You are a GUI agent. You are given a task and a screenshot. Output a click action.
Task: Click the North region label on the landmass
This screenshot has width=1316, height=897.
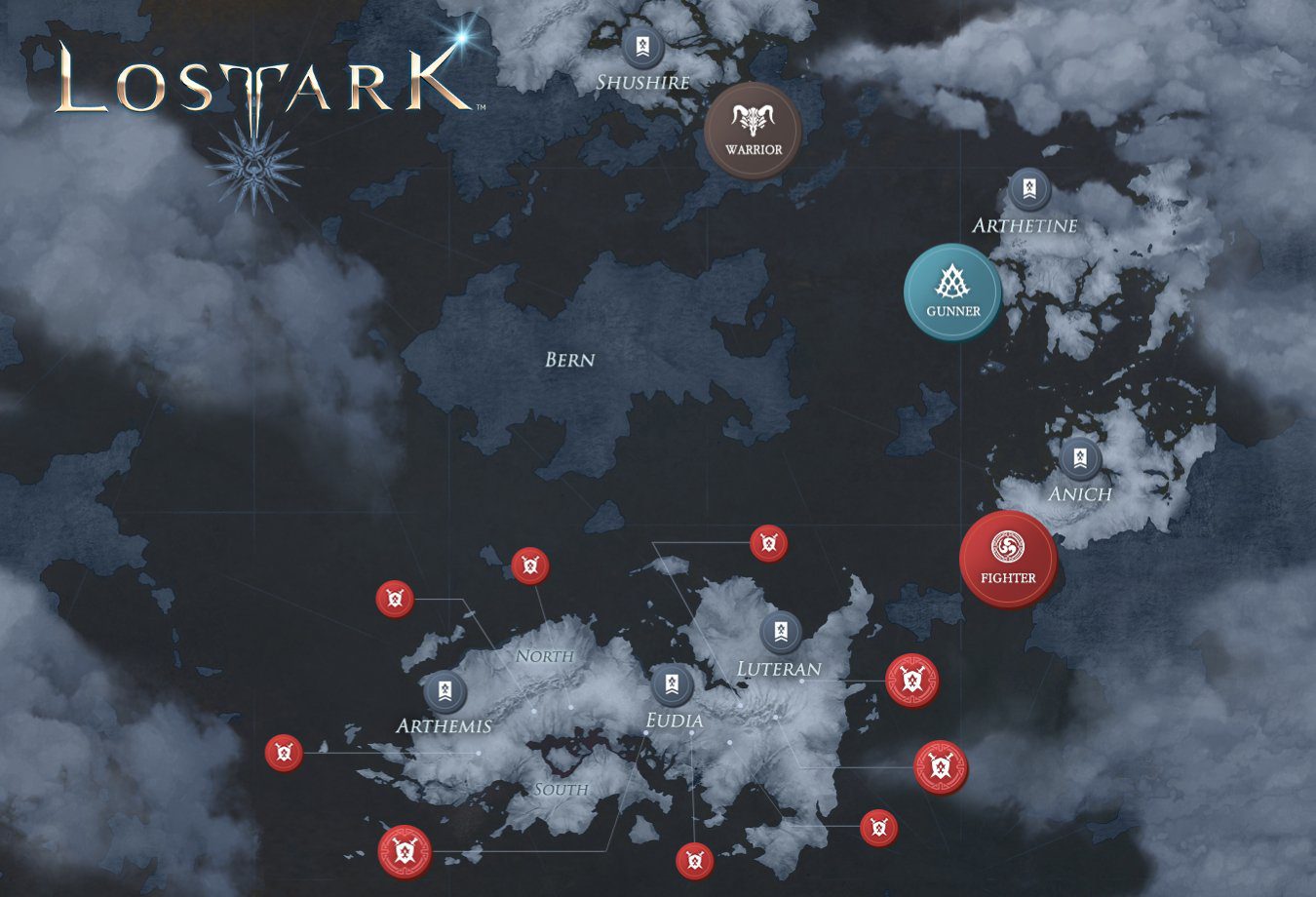(545, 656)
